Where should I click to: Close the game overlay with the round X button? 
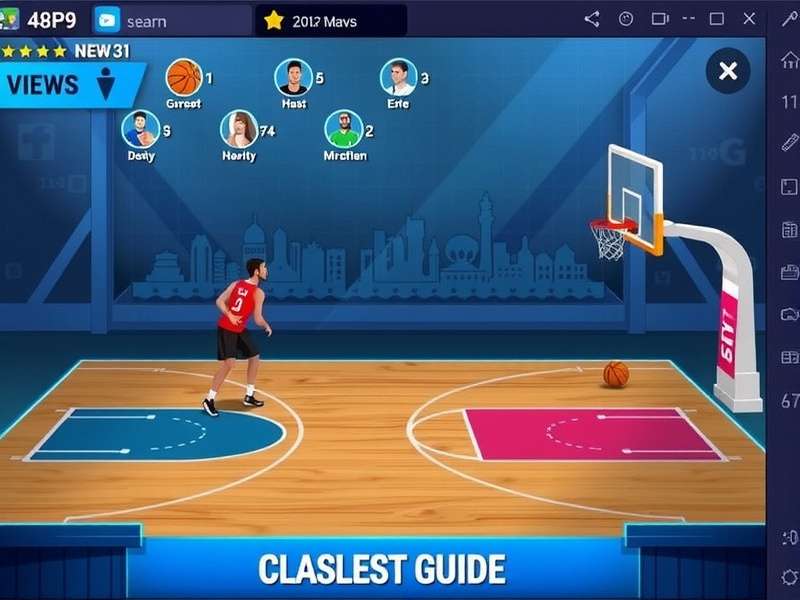click(728, 71)
